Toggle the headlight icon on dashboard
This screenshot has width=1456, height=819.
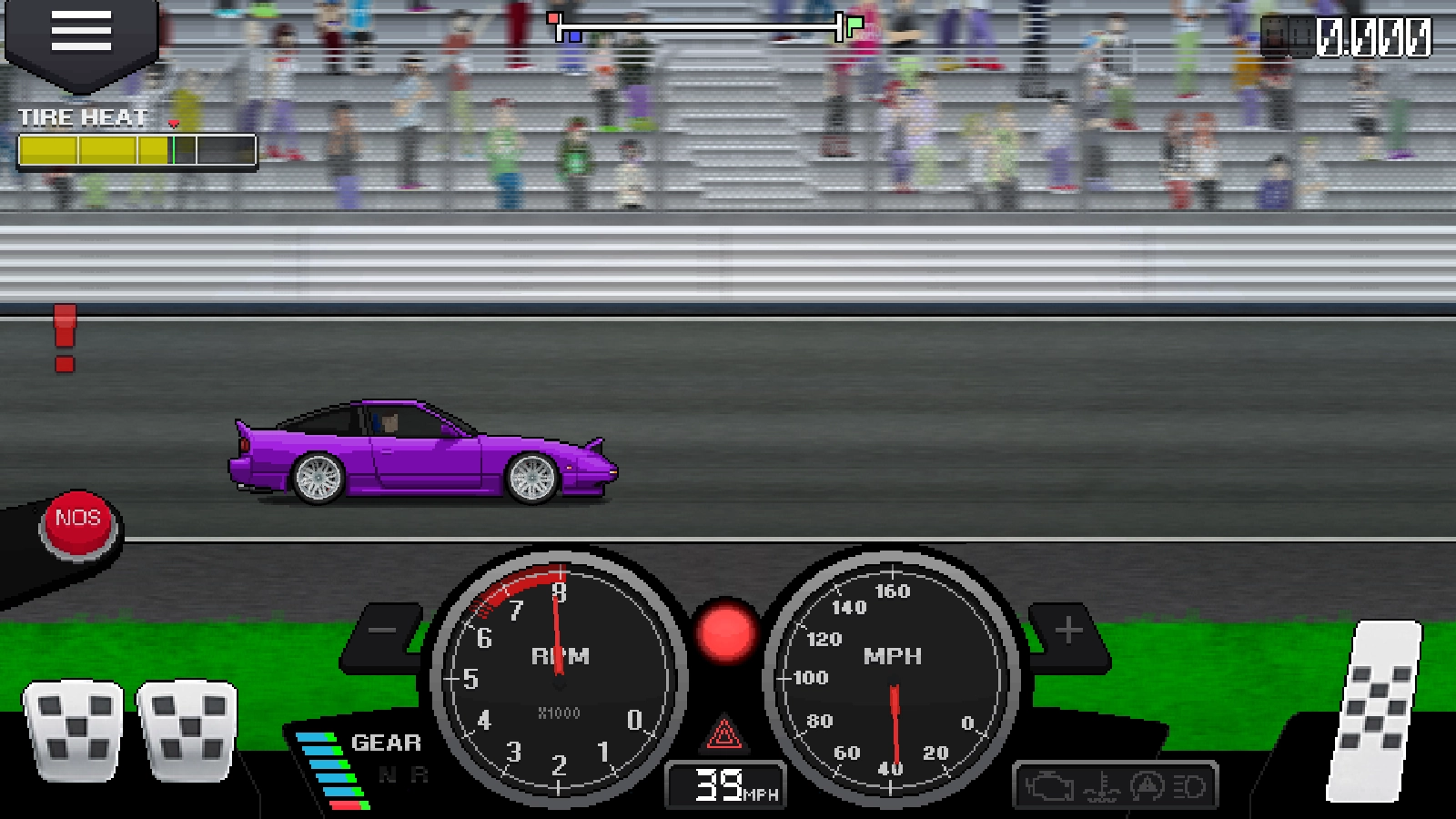(1188, 786)
